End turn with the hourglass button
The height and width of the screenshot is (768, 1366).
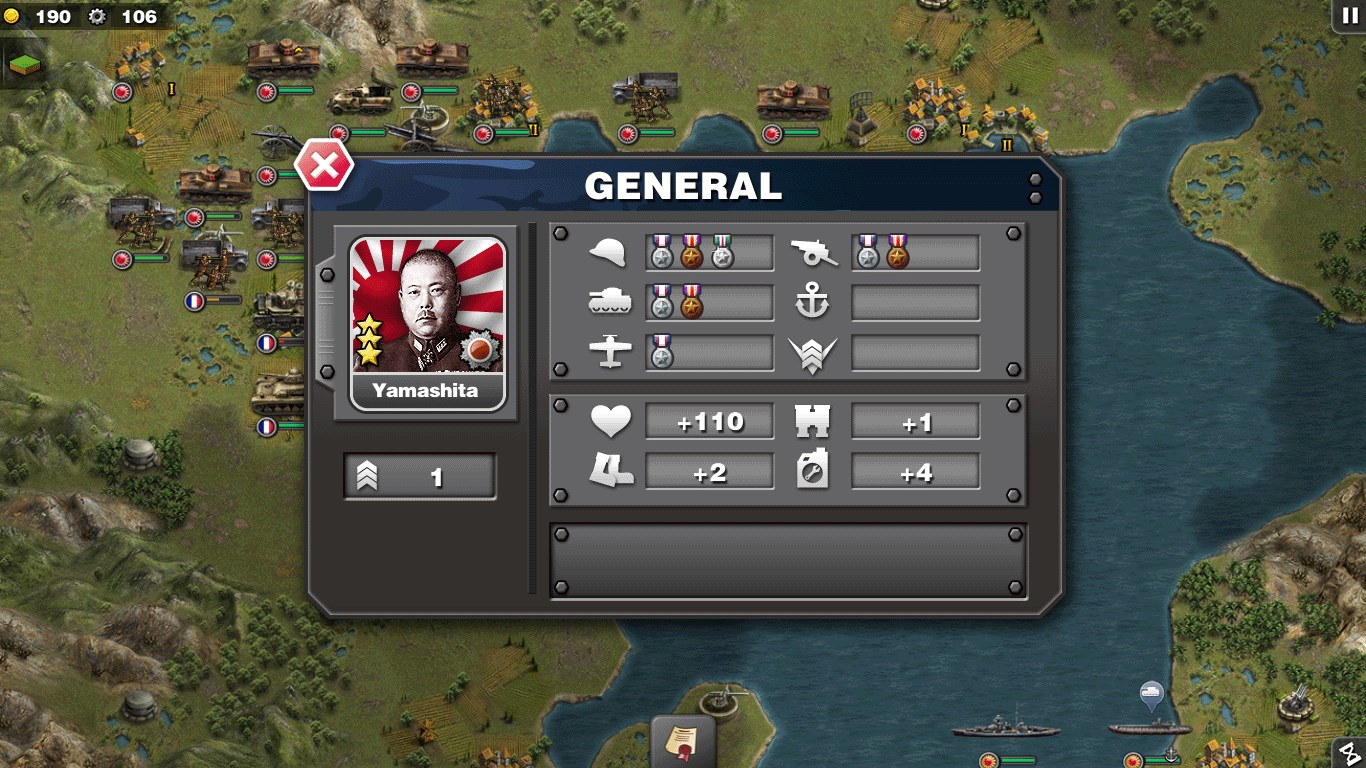1351,753
